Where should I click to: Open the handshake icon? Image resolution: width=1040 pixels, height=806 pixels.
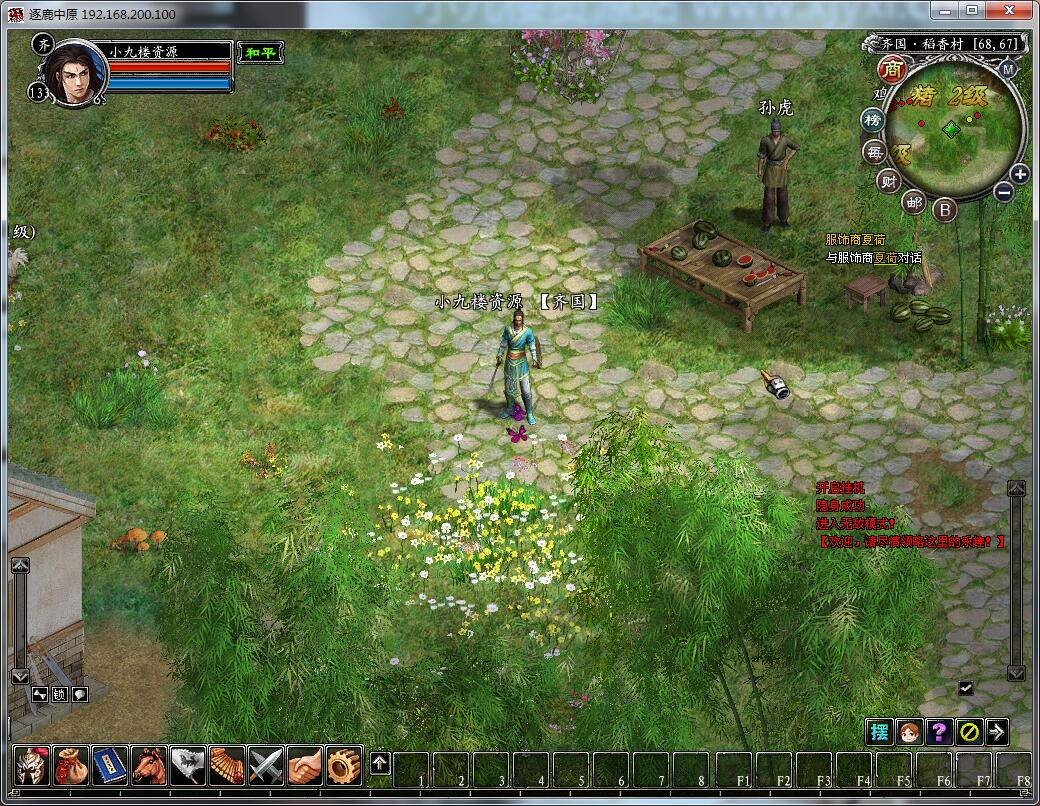point(305,765)
